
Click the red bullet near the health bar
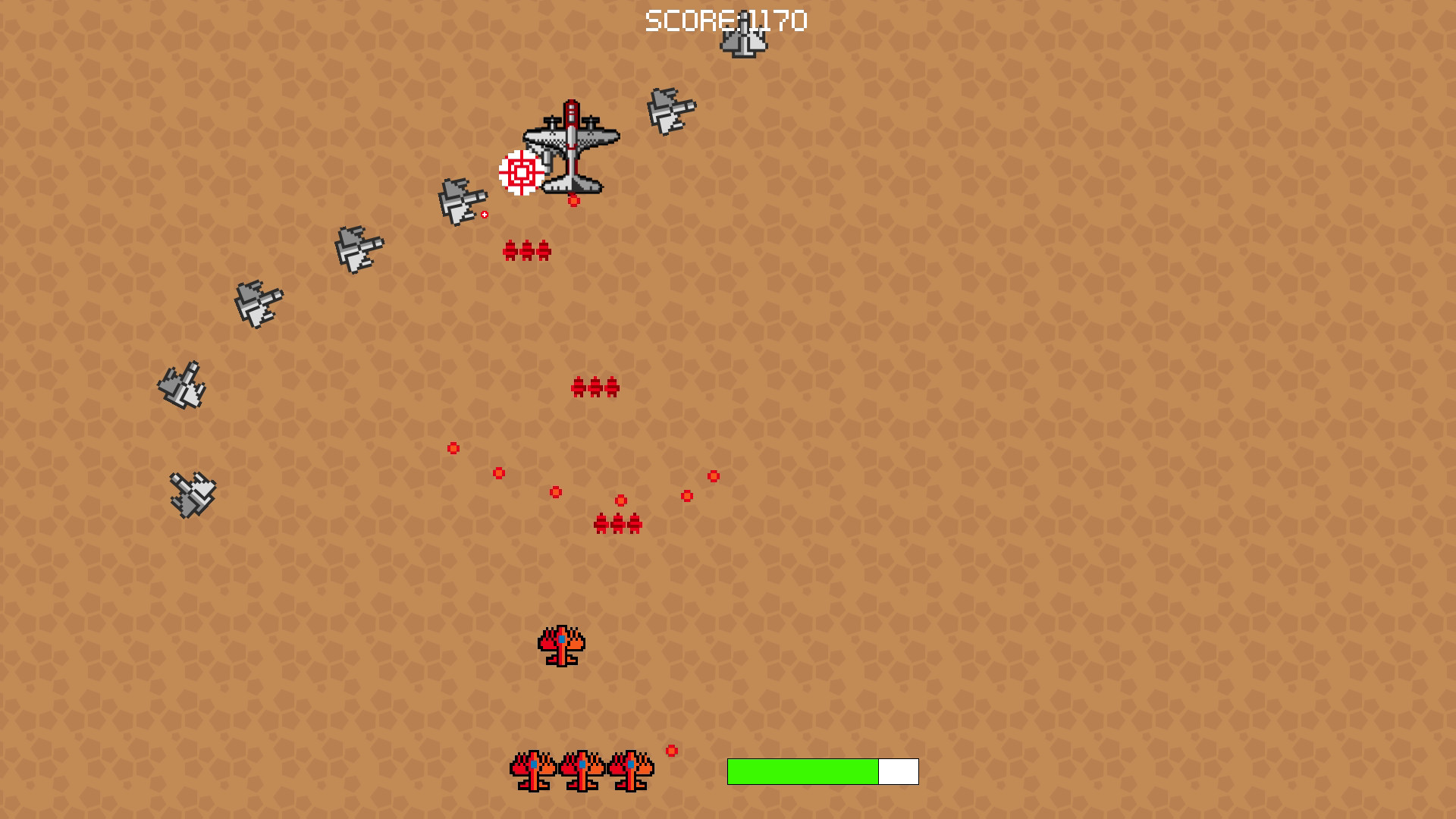(670, 752)
